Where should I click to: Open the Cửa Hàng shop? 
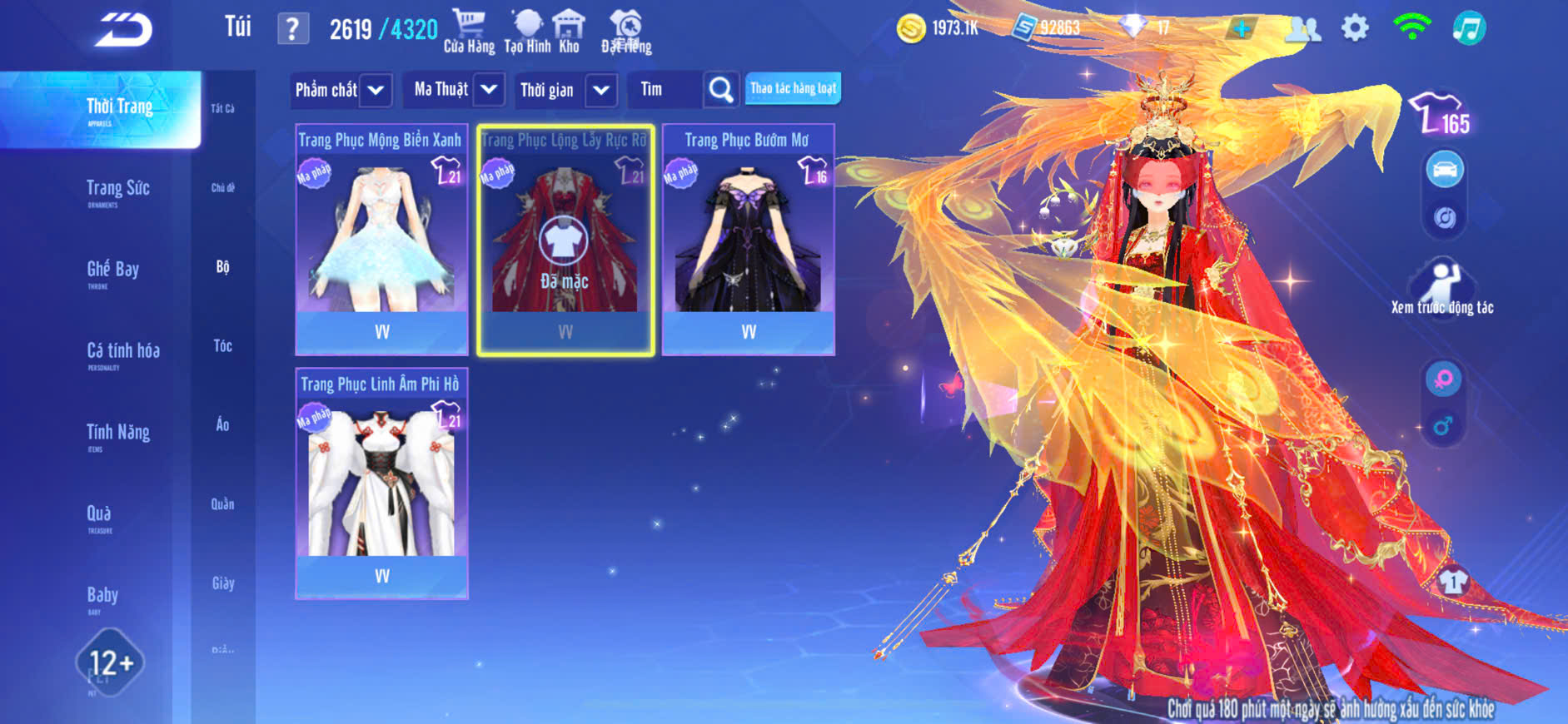click(469, 32)
